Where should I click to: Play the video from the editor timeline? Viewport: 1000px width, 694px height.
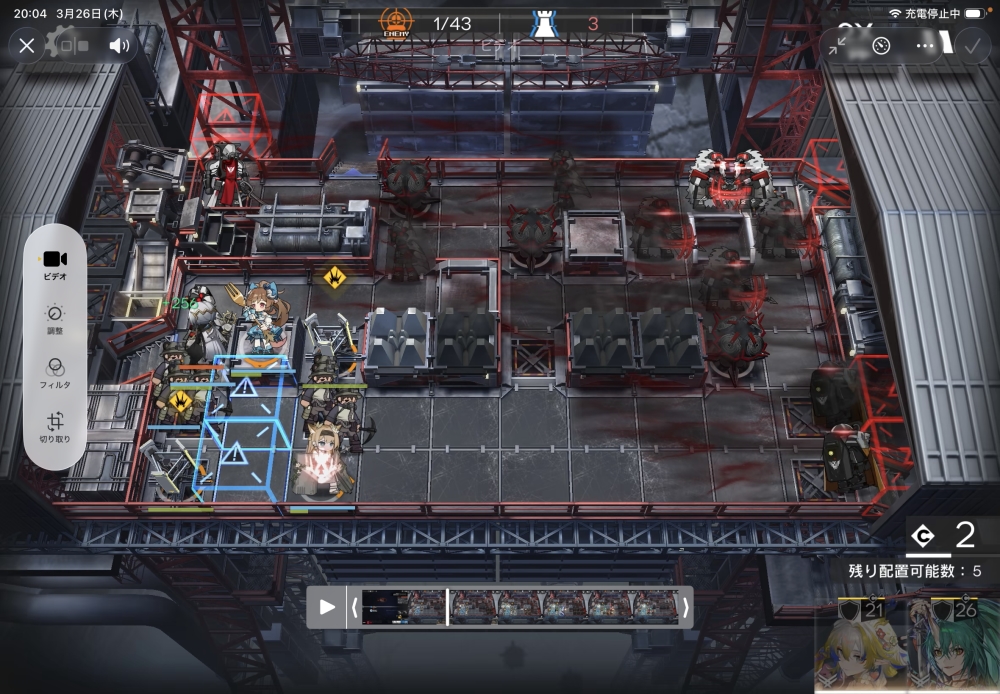tap(327, 607)
